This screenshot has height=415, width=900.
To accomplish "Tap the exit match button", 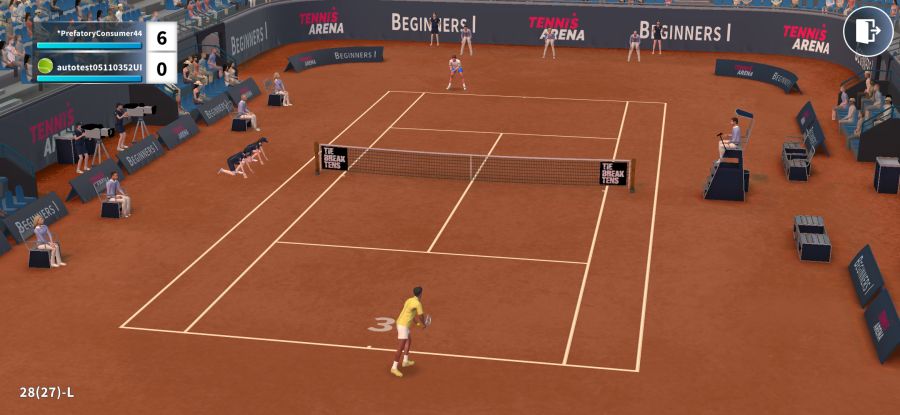I will (x=867, y=31).
